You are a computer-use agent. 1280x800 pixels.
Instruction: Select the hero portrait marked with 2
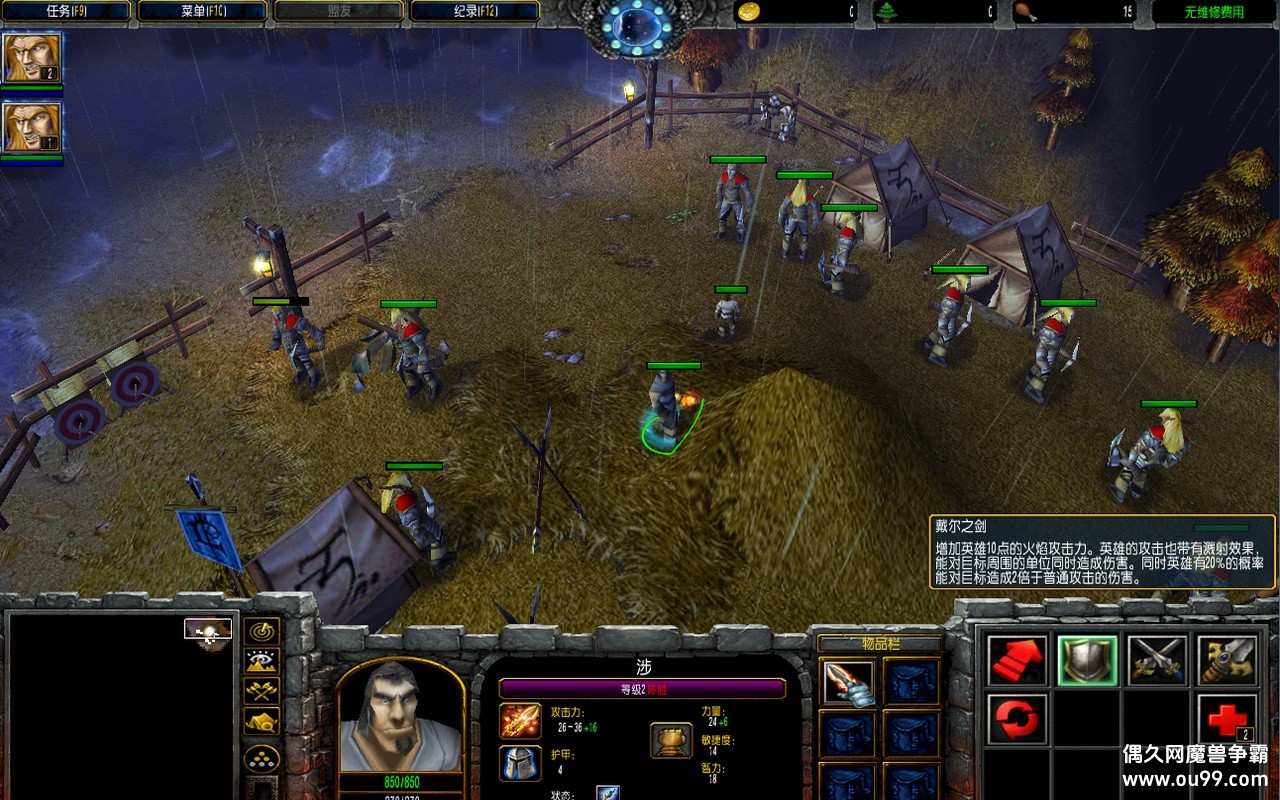32,58
